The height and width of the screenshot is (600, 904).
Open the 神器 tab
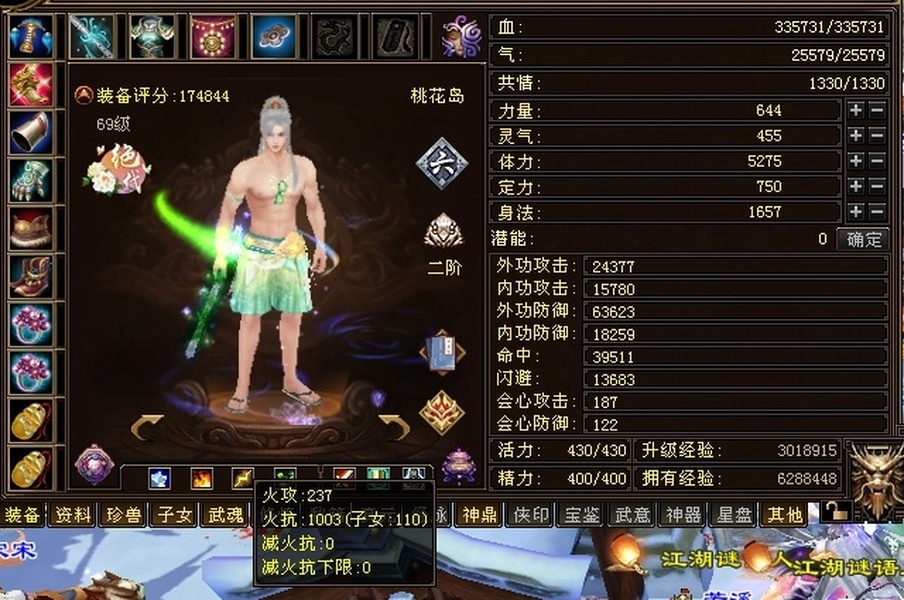(683, 515)
